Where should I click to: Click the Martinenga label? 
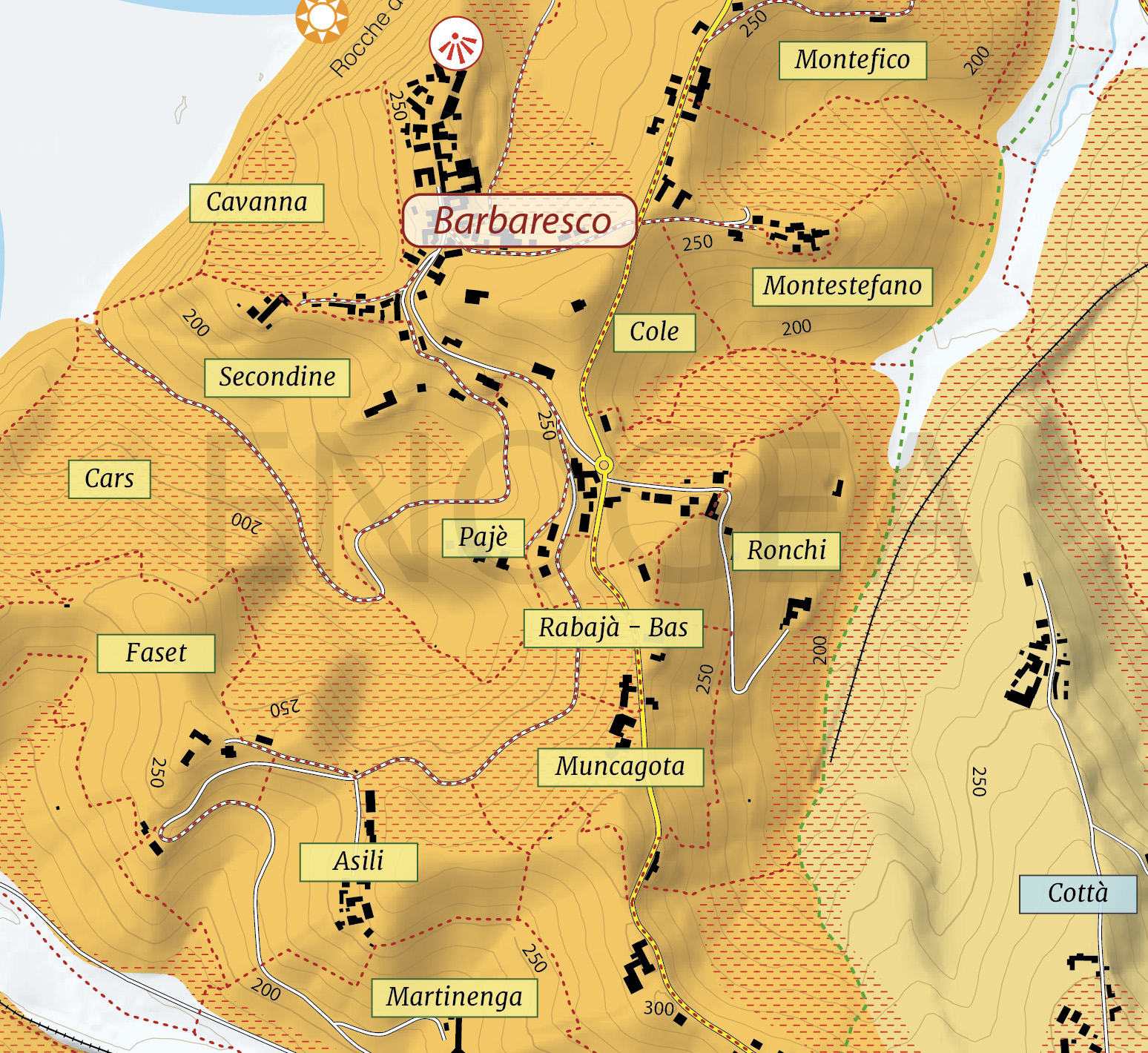[x=454, y=997]
